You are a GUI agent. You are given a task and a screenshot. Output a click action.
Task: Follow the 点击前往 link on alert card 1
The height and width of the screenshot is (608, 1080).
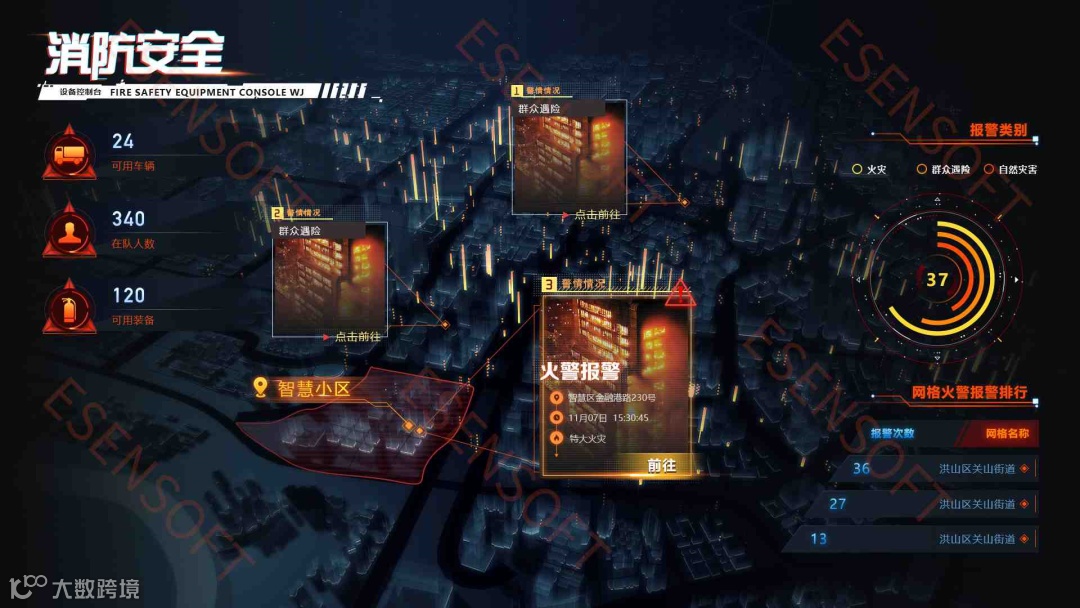[x=597, y=214]
